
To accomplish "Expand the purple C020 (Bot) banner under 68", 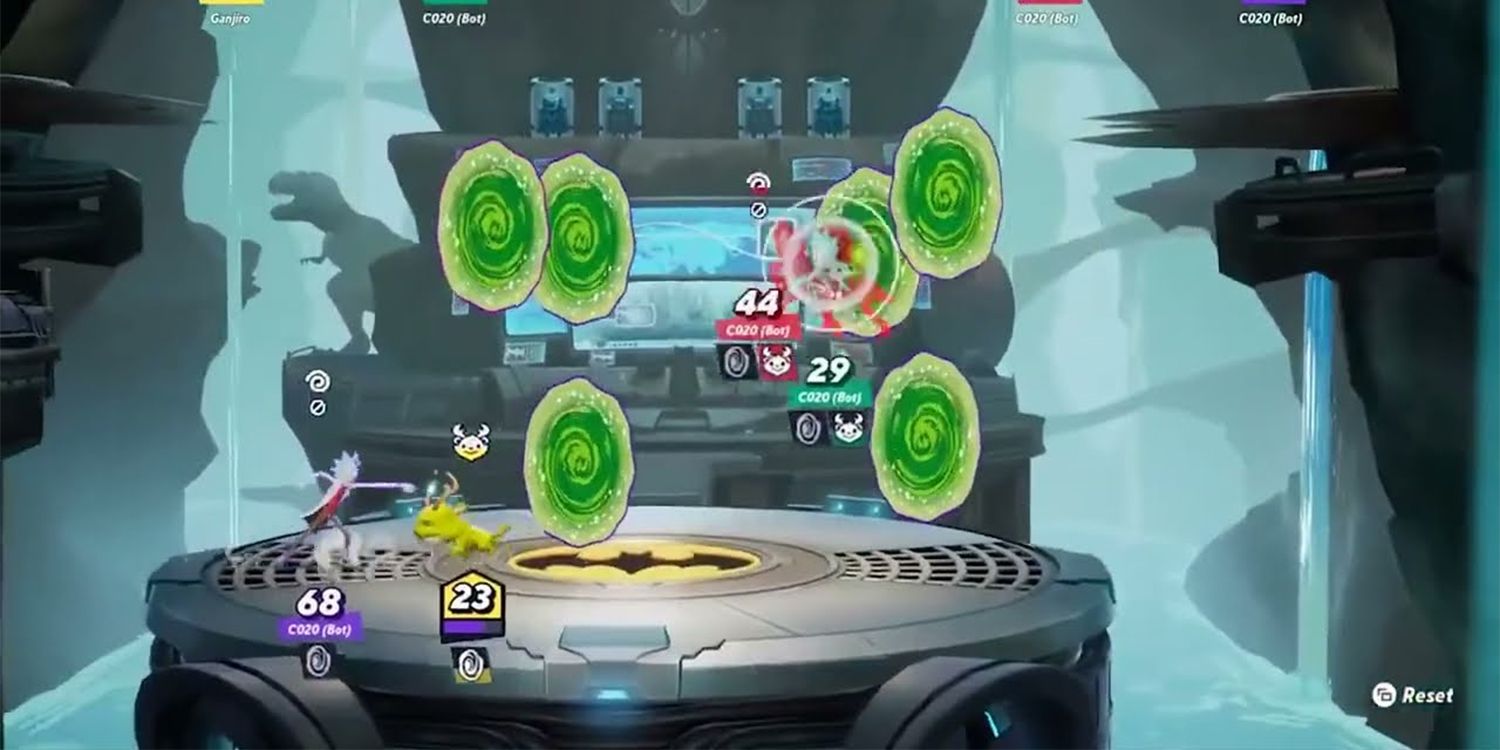I will pyautogui.click(x=318, y=629).
